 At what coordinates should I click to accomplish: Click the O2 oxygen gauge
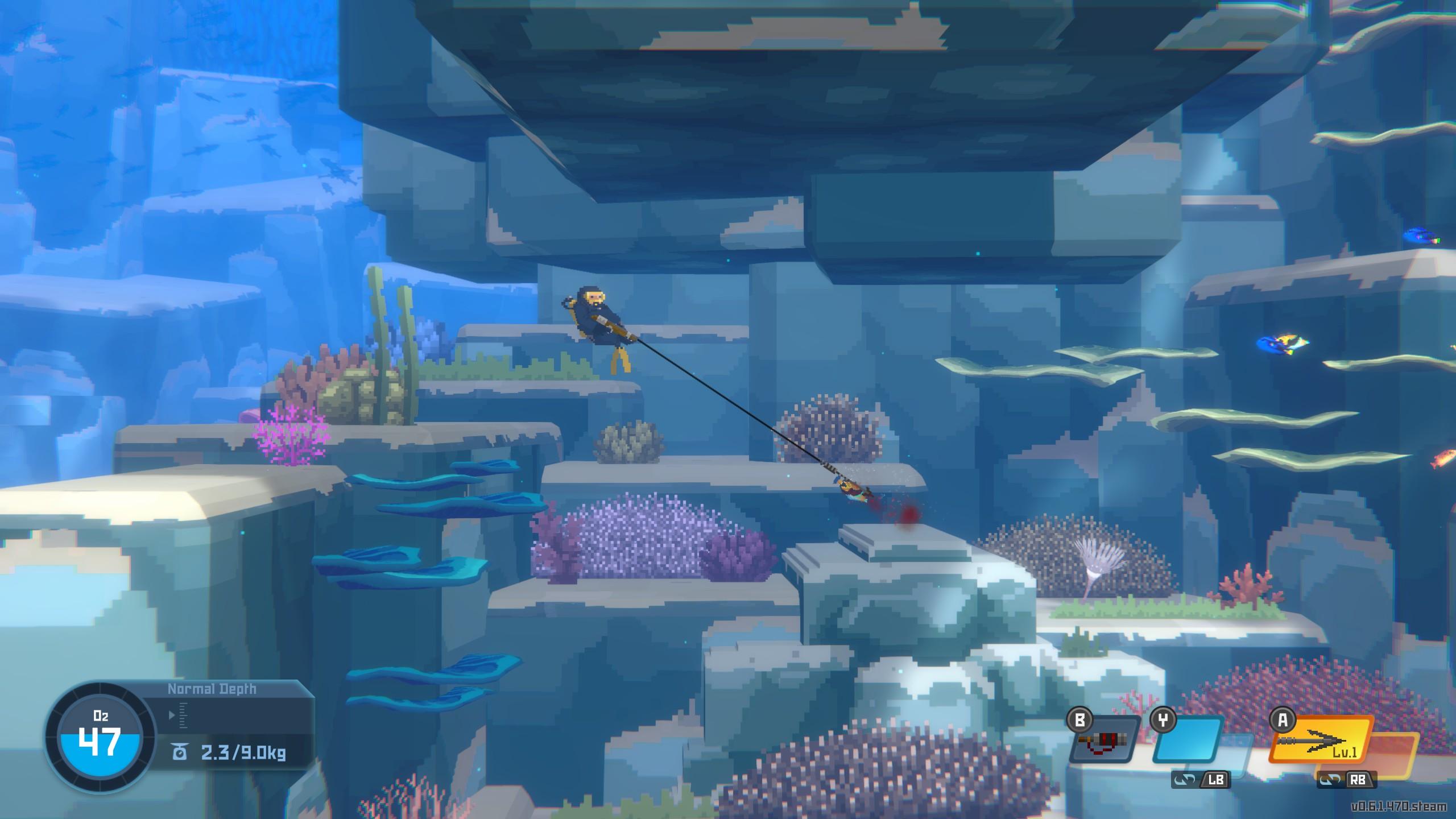(100, 738)
